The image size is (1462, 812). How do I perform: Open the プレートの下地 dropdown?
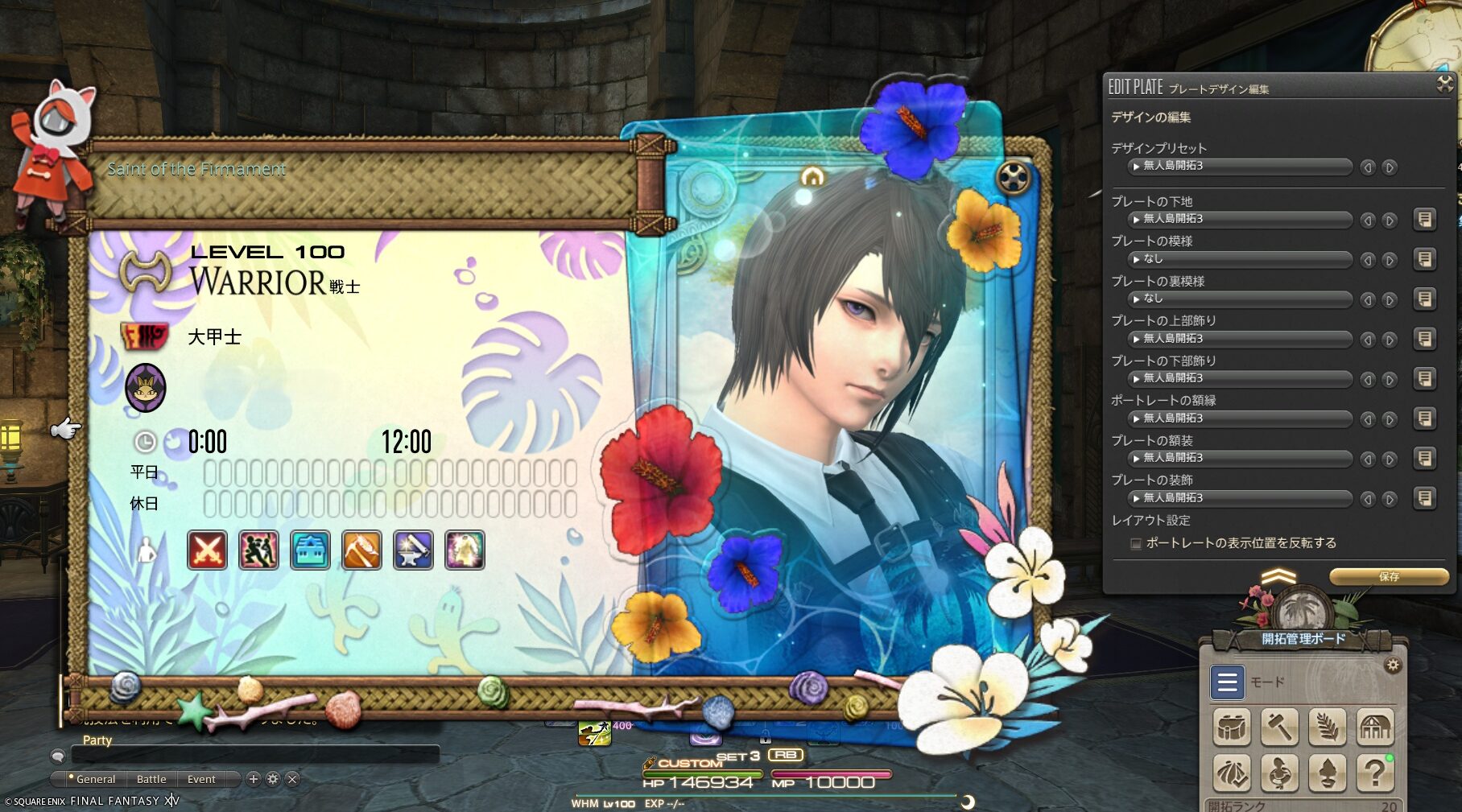point(1240,219)
